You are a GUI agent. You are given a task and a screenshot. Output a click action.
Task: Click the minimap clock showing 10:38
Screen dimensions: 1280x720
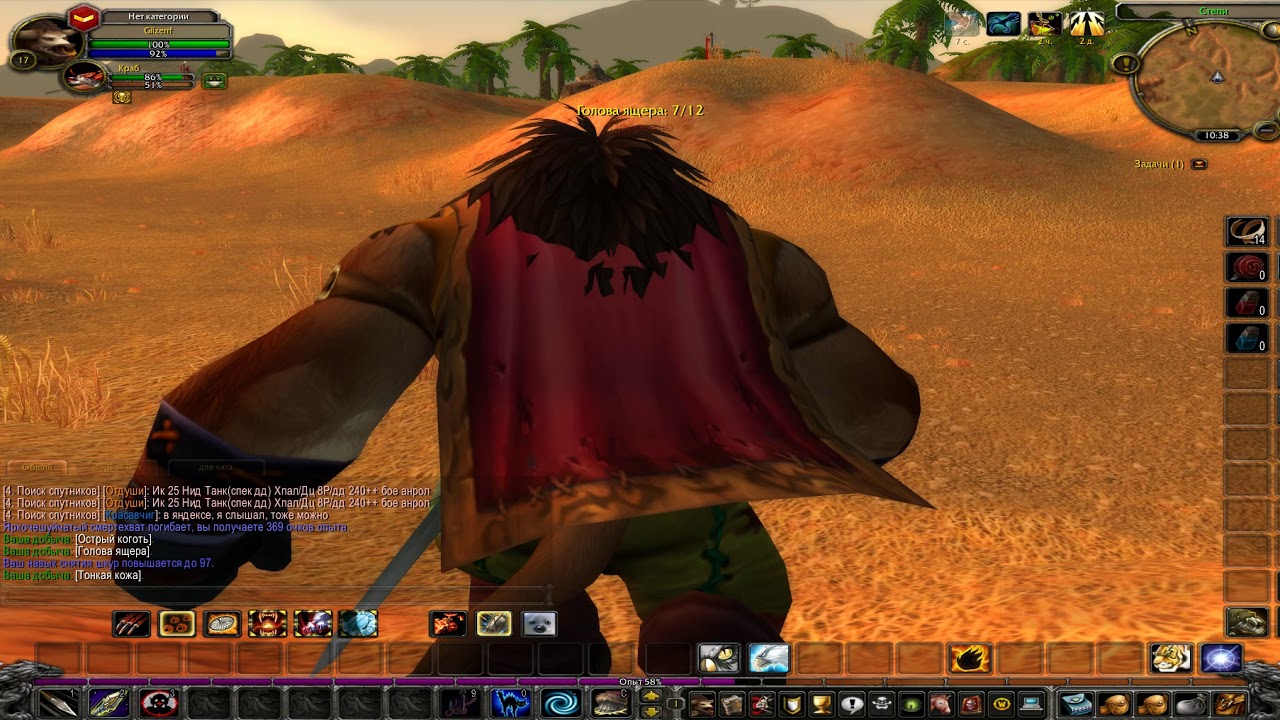coord(1216,135)
